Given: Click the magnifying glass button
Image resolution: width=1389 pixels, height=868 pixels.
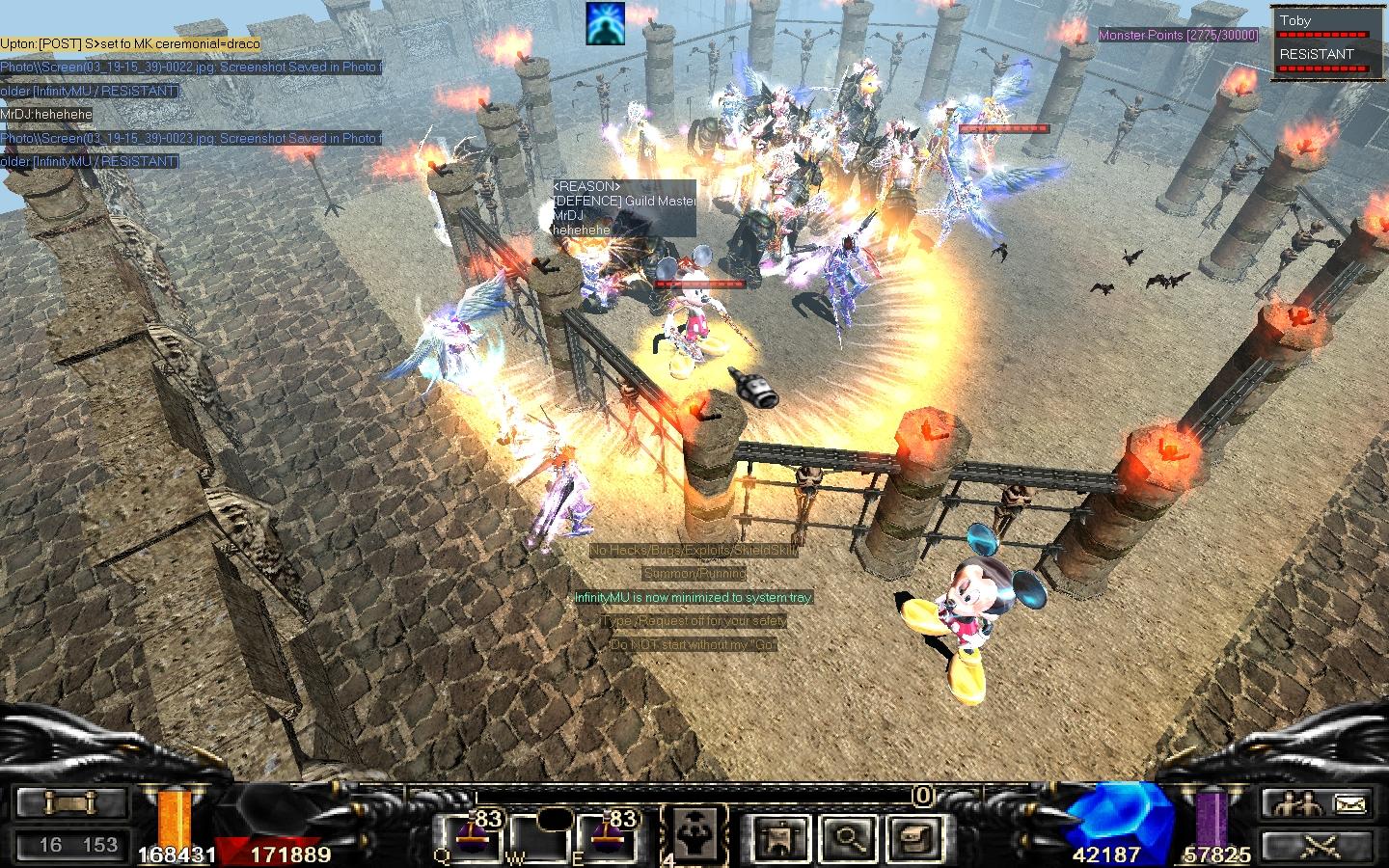Looking at the screenshot, I should pos(849,836).
